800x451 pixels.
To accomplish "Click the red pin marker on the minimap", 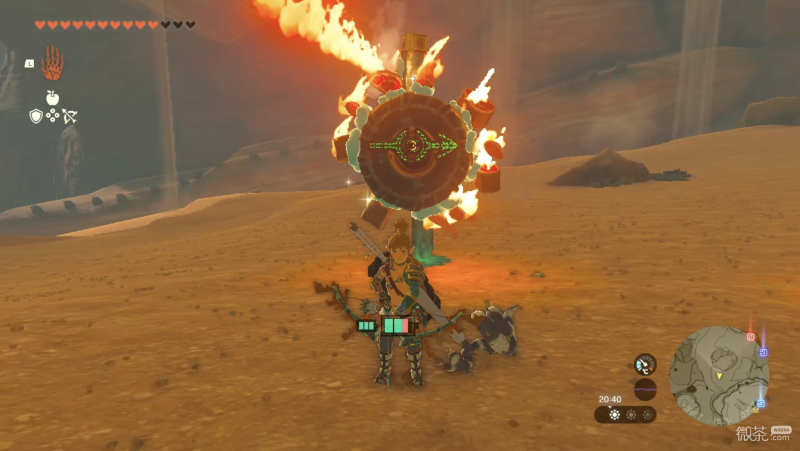I will 750,336.
